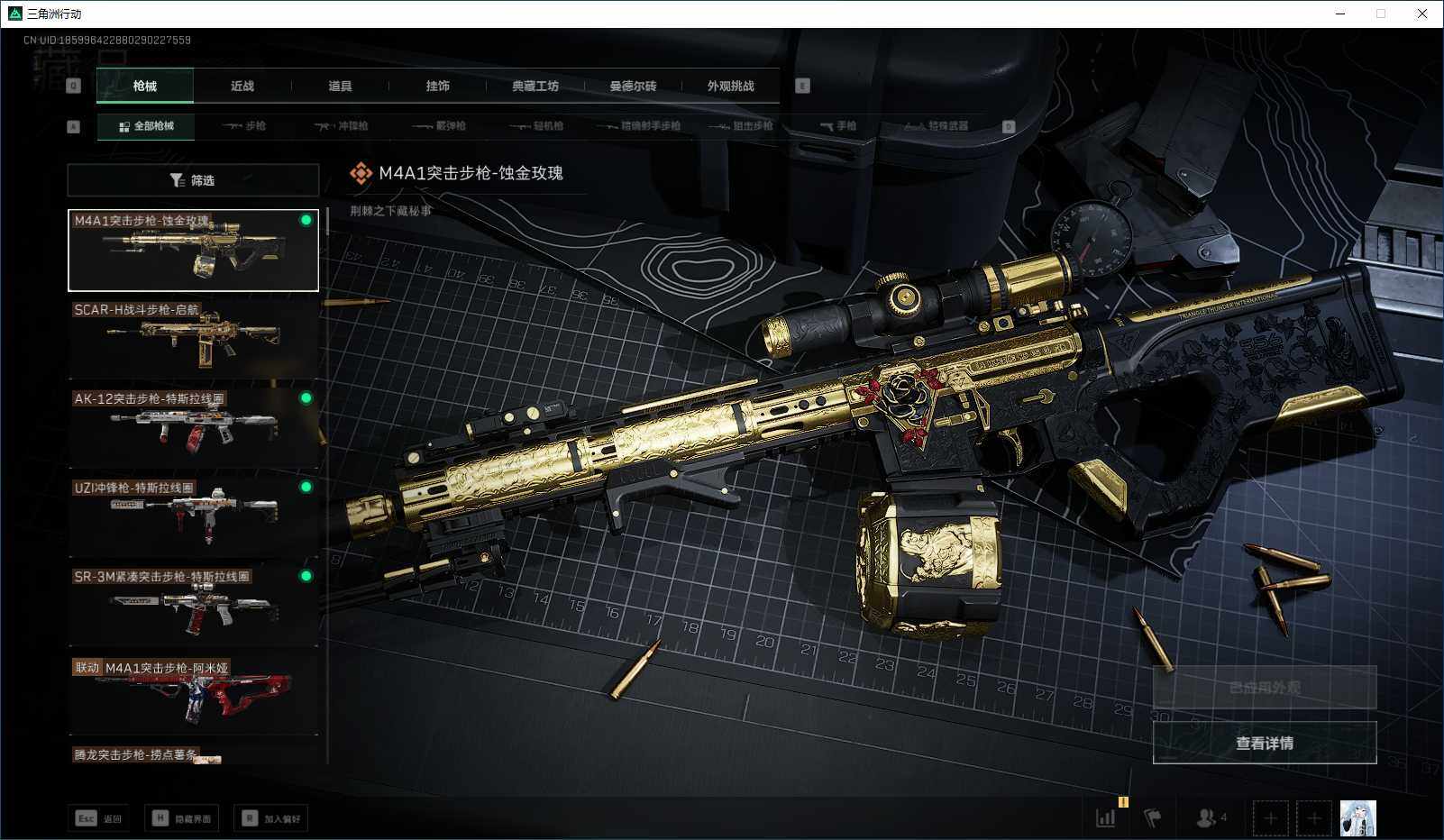1444x840 pixels.
Task: Open the 典藏工坊 workshop tab
Action: point(535,87)
